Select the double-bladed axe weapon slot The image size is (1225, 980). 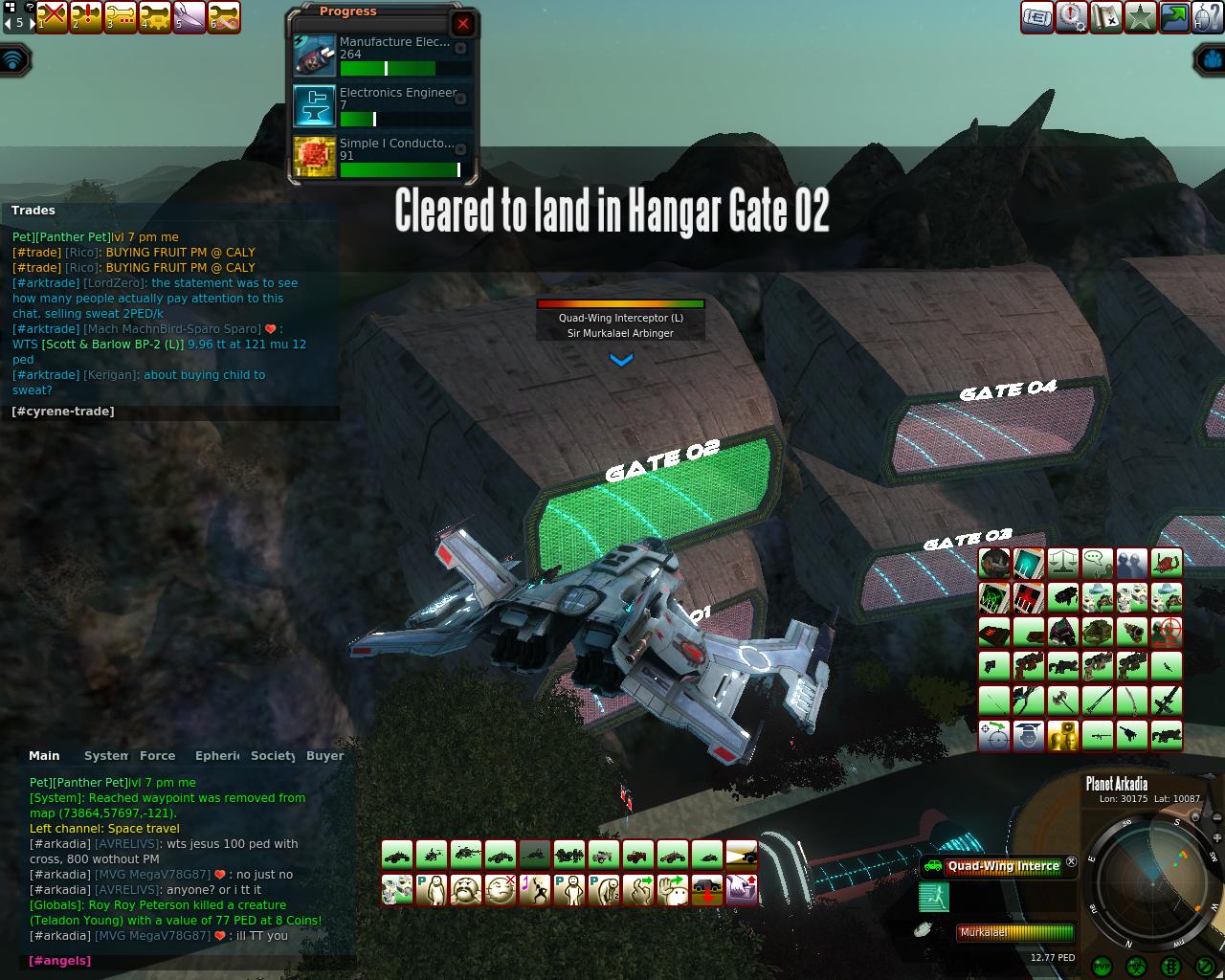coord(1063,701)
